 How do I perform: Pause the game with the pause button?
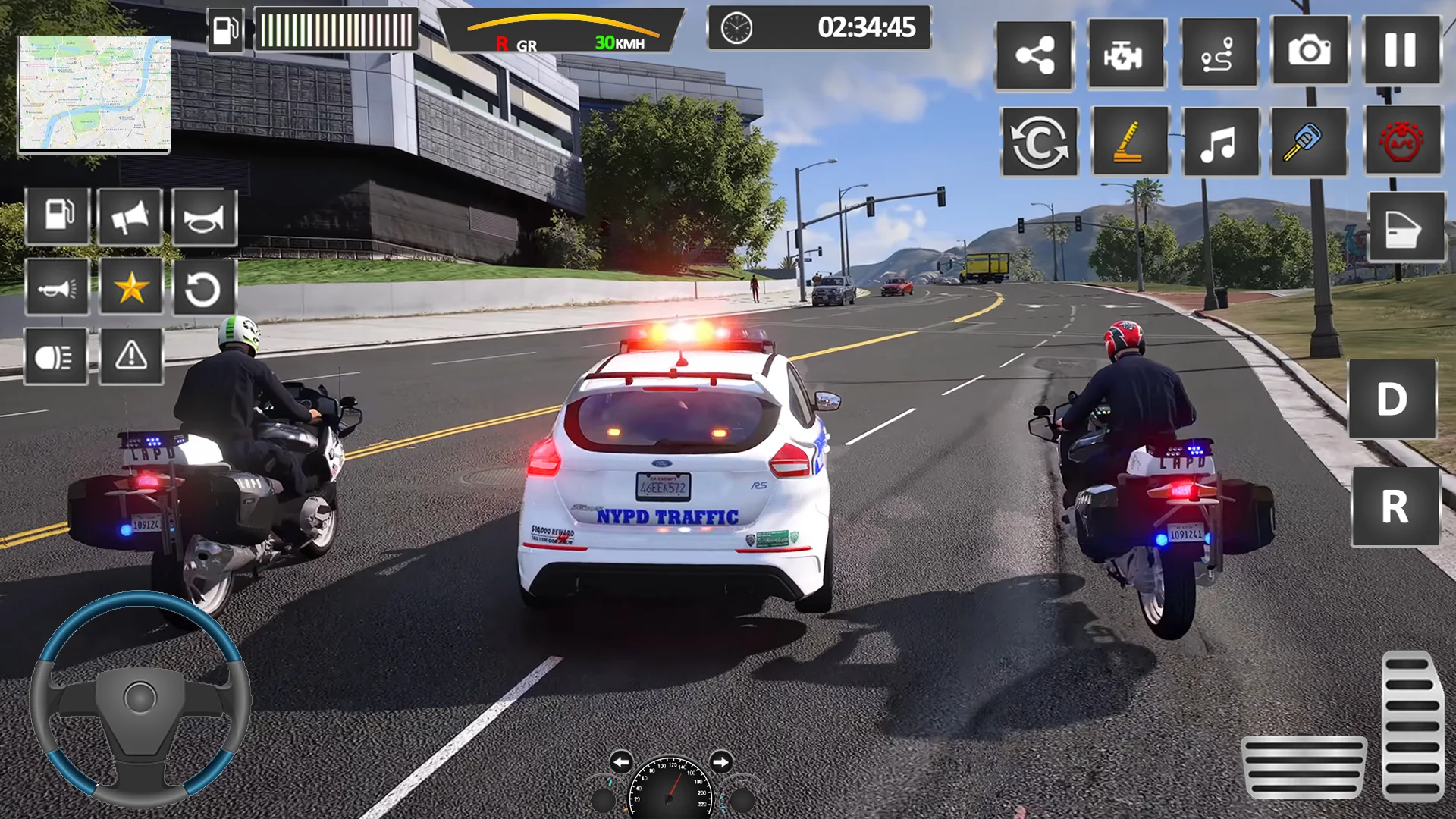click(x=1401, y=52)
